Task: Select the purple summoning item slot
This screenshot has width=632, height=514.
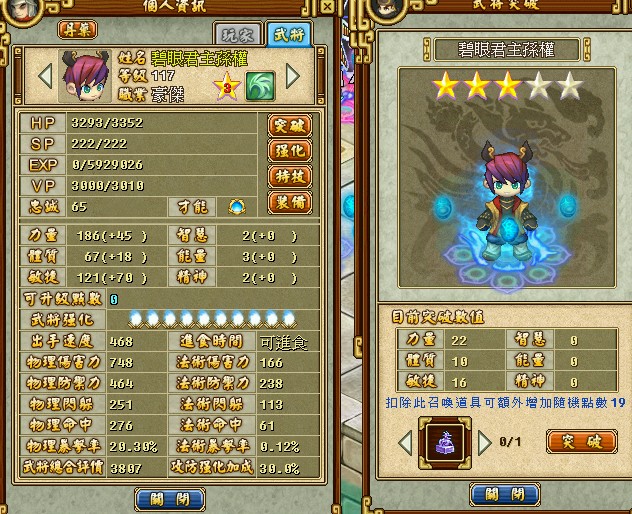Action: [438, 441]
